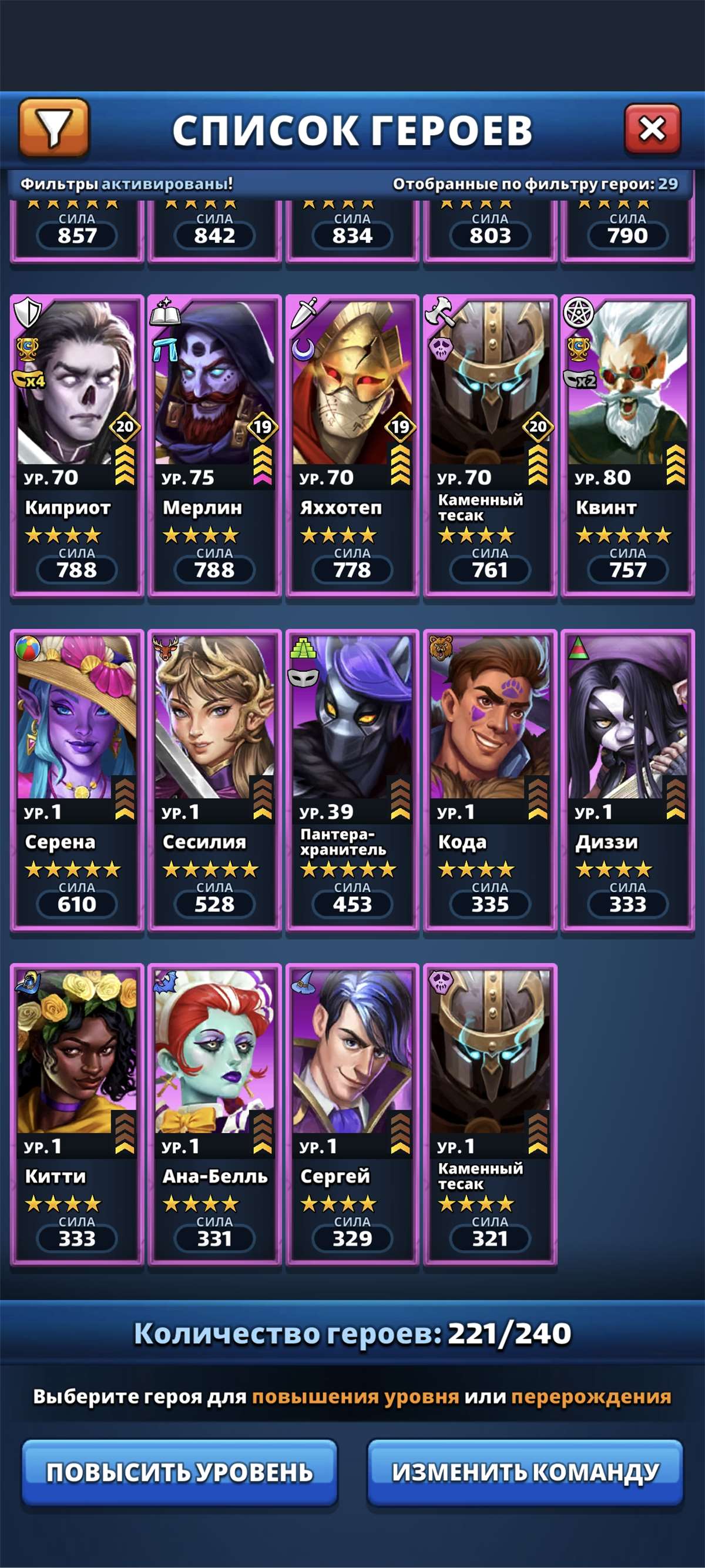Screen dimensions: 705x1568
Task: Click the Изменить команду button
Action: pos(525,1472)
